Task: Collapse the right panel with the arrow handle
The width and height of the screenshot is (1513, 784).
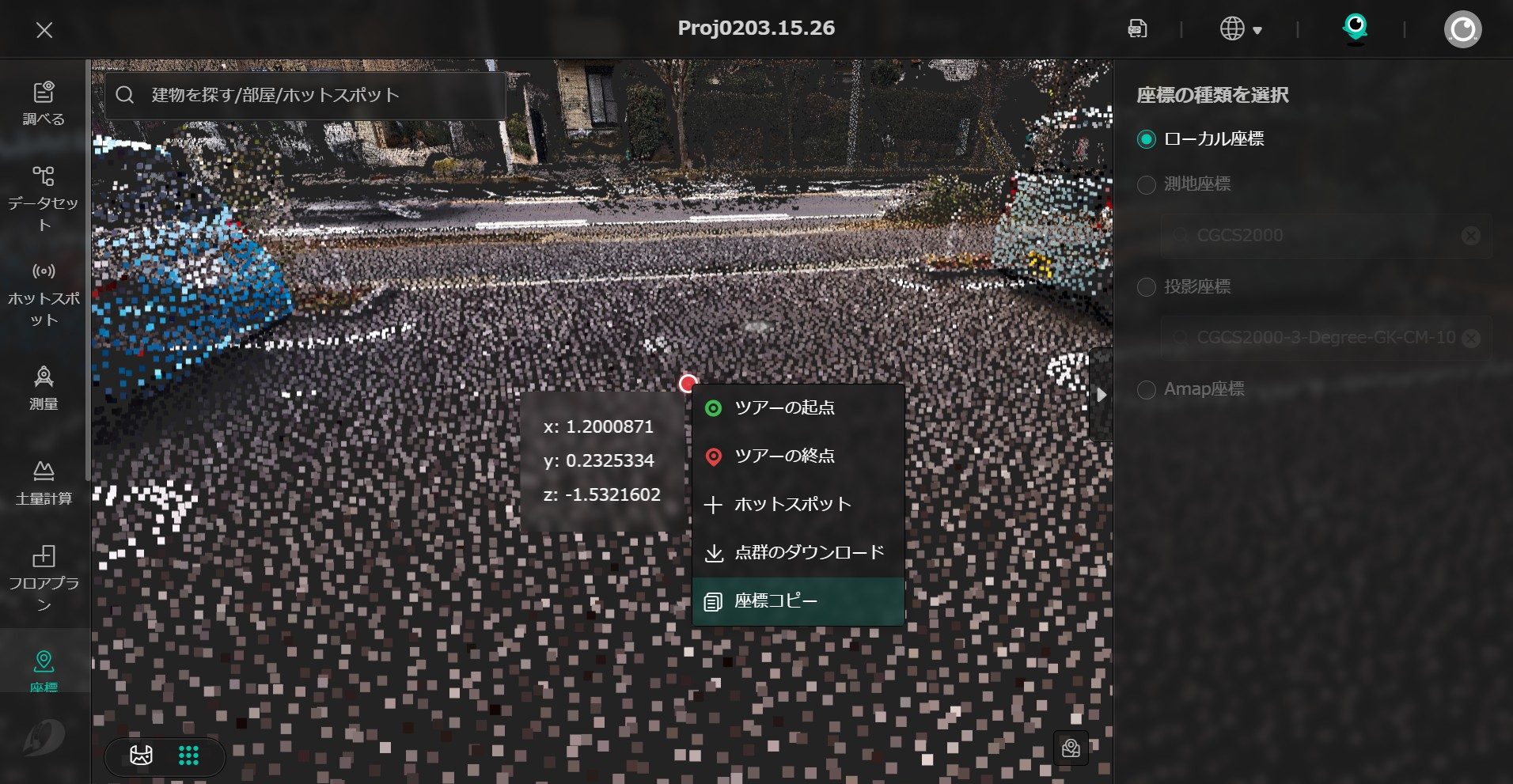Action: click(1101, 394)
